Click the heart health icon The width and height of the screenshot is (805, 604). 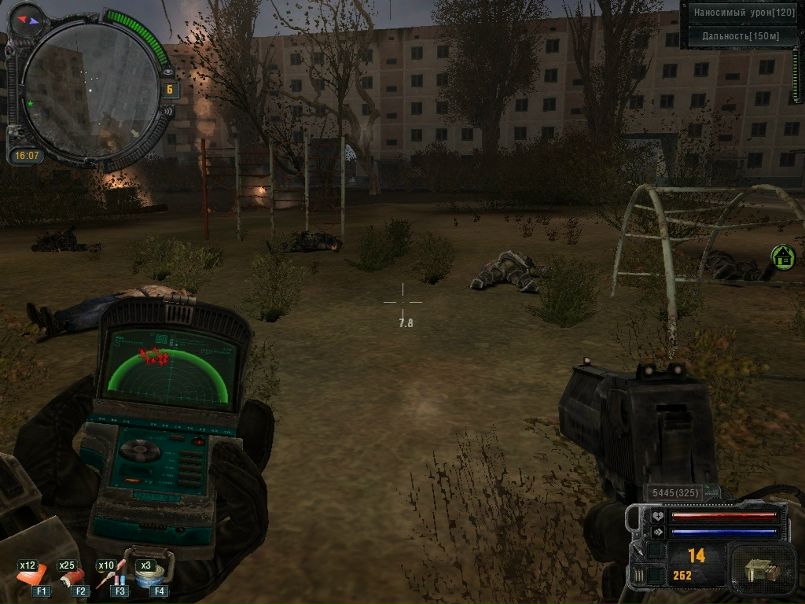point(657,517)
